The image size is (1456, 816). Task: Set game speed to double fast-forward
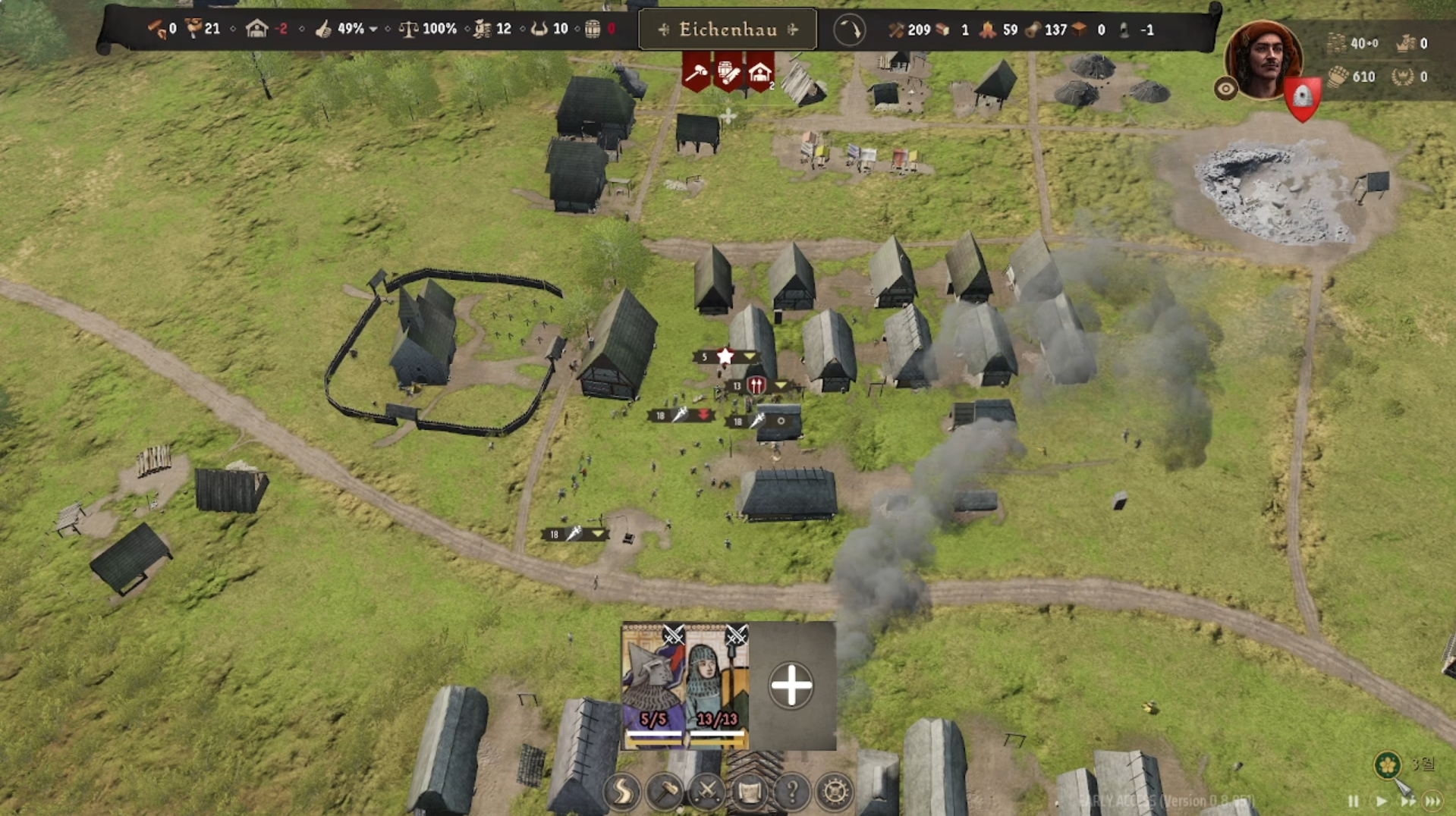click(x=1407, y=801)
